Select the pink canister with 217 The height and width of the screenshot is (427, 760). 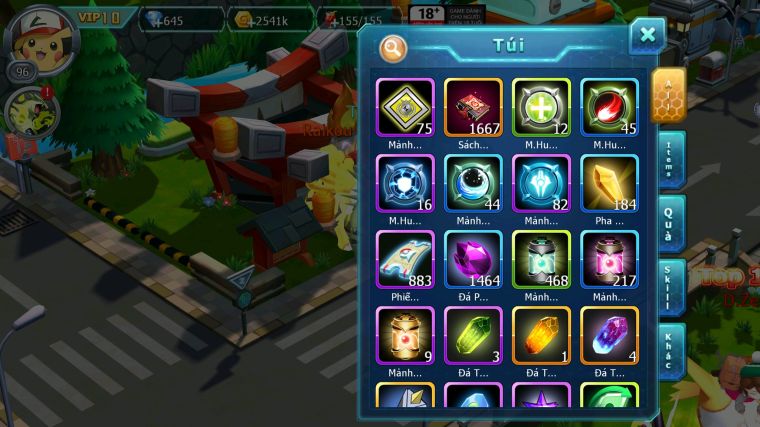coord(609,259)
